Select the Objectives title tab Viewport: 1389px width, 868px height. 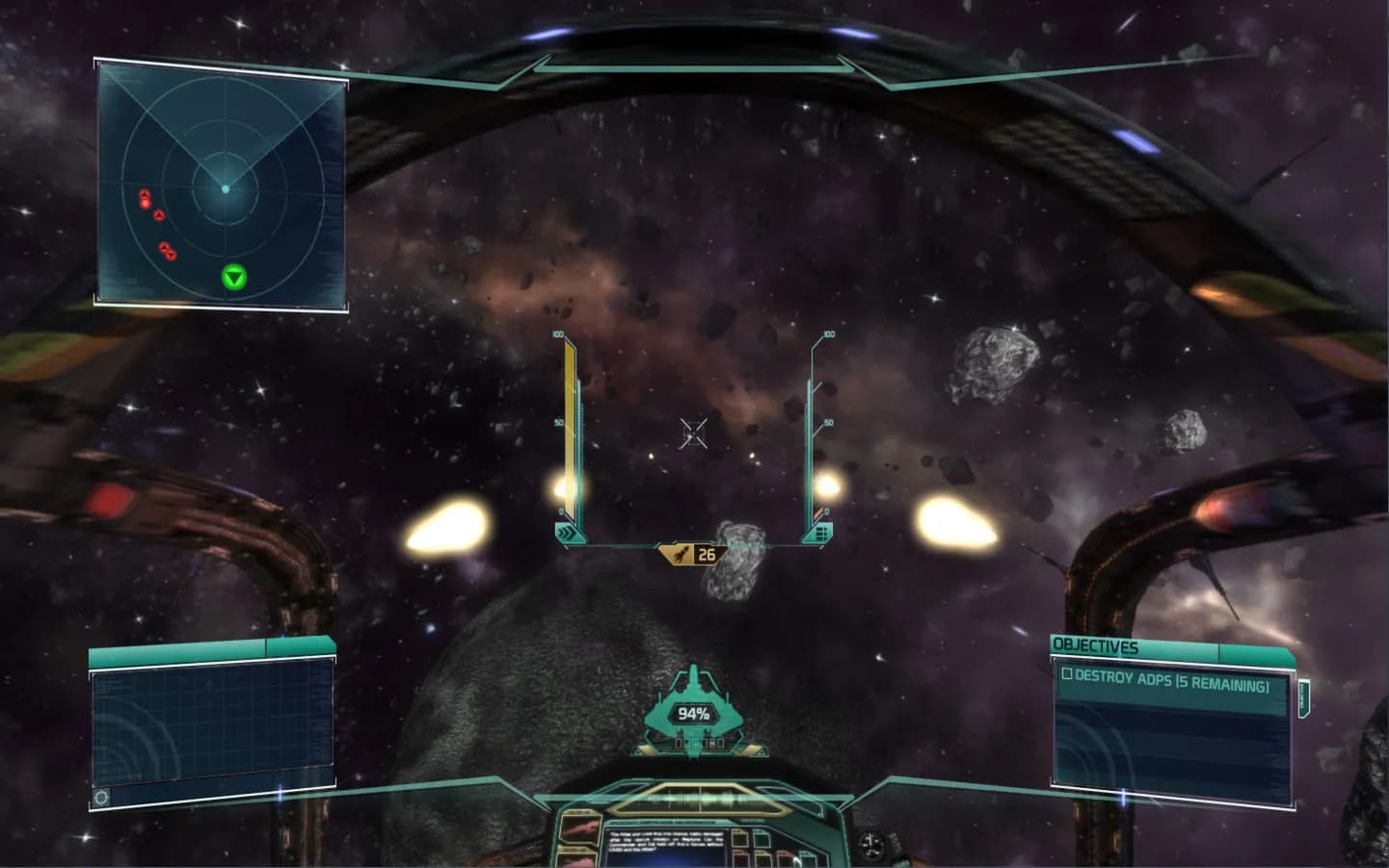[x=1094, y=644]
